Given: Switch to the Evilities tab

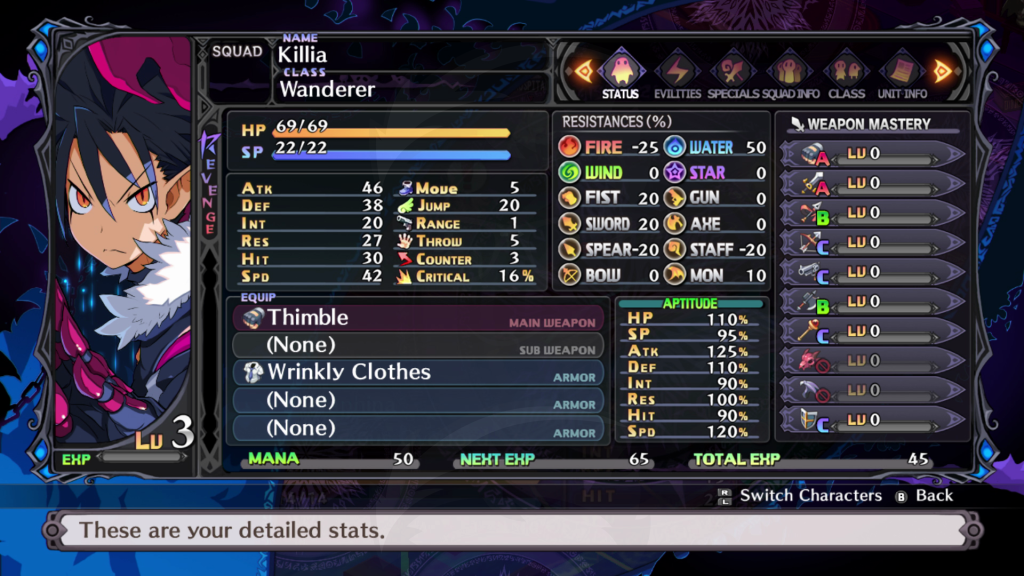Looking at the screenshot, I should tap(677, 75).
